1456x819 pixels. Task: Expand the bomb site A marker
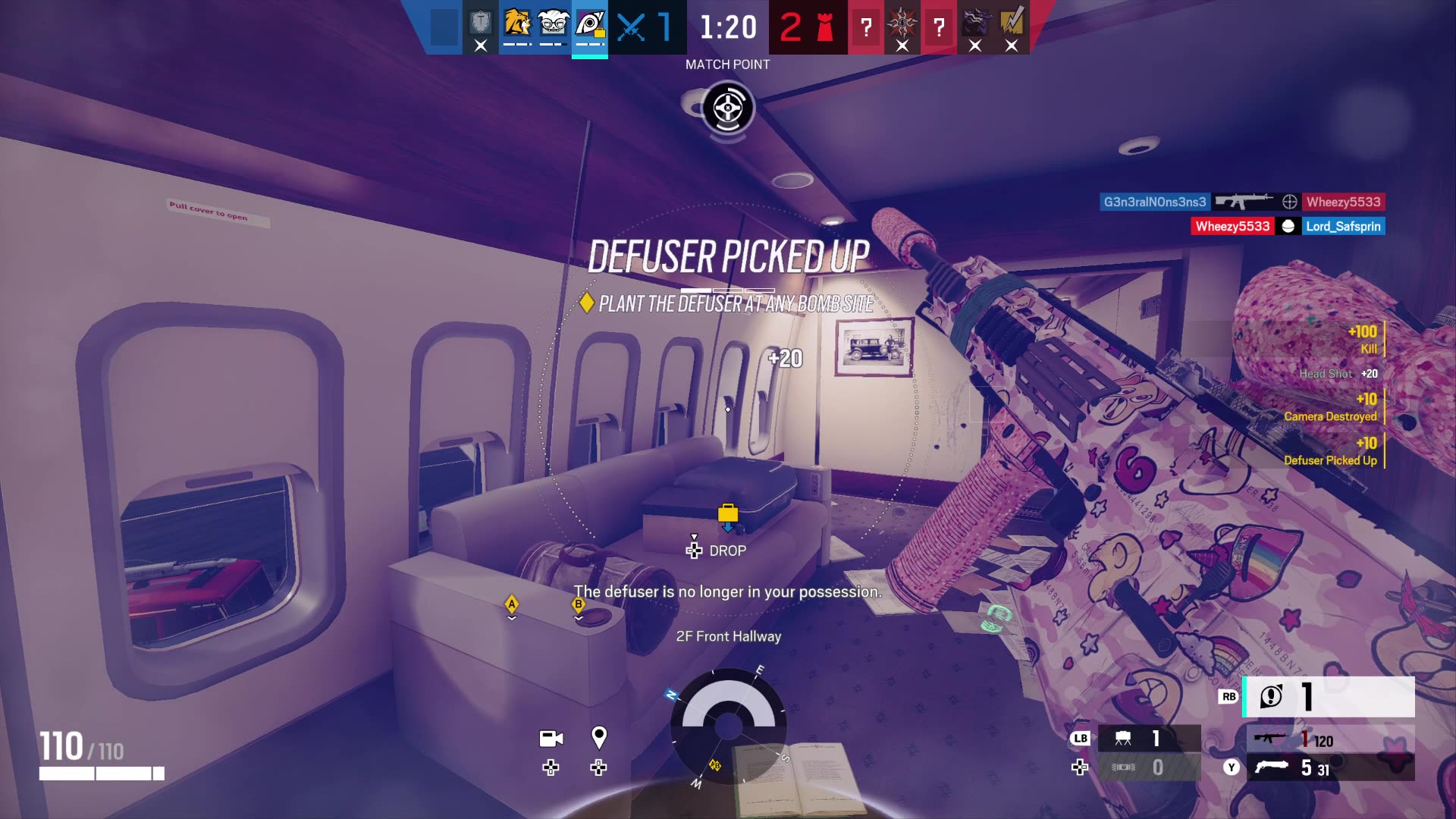click(512, 604)
